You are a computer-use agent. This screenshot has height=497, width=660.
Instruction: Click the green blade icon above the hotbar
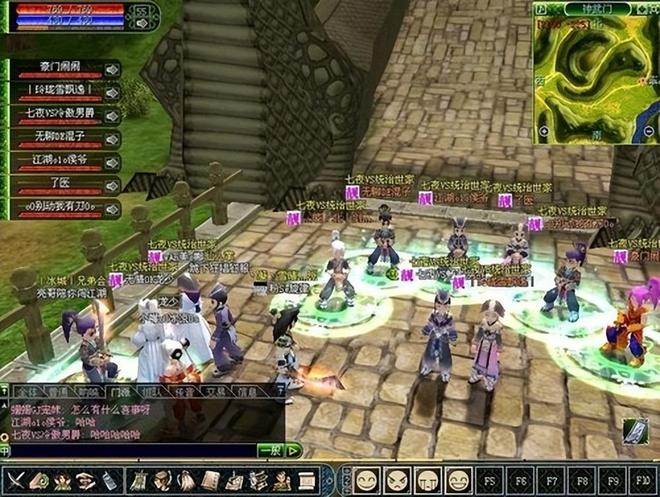pyautogui.click(x=636, y=431)
